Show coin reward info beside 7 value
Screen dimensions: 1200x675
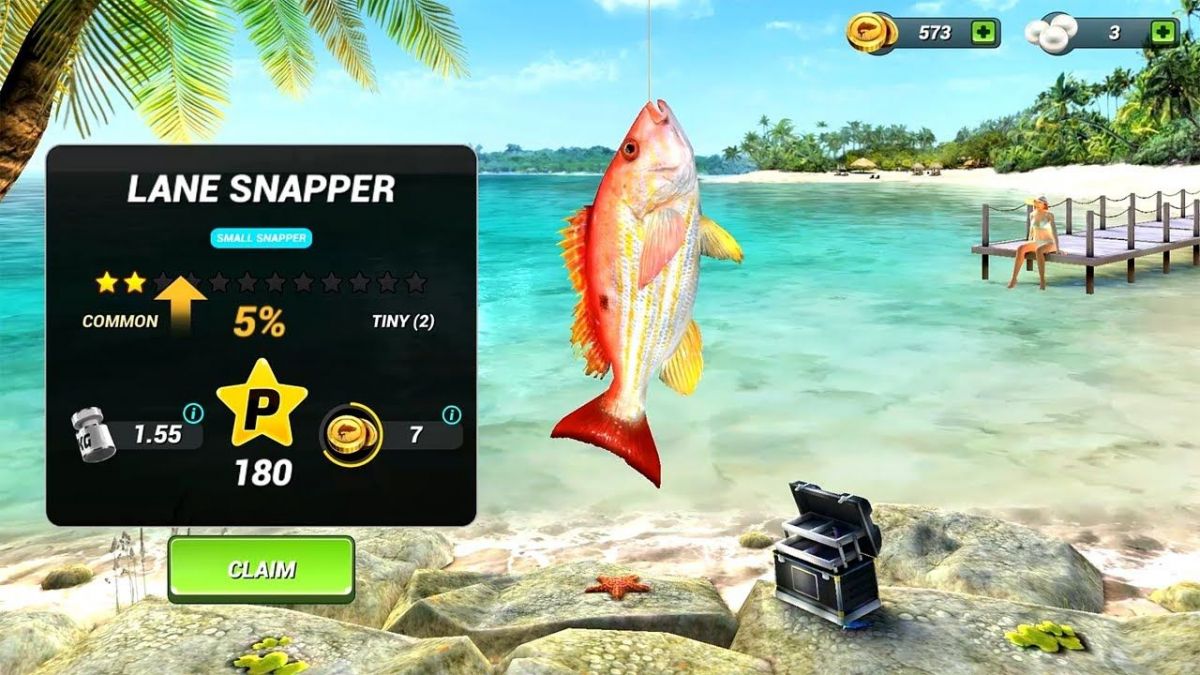coord(452,414)
